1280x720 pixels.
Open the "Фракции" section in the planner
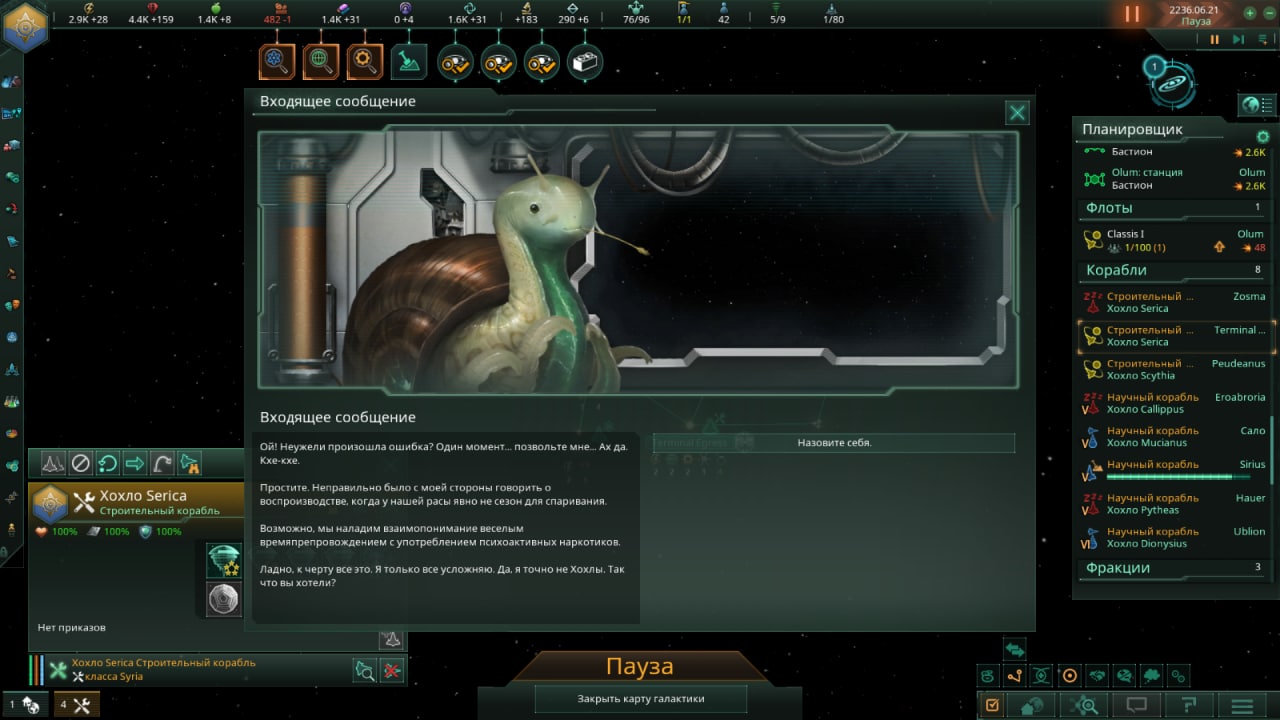[1118, 568]
